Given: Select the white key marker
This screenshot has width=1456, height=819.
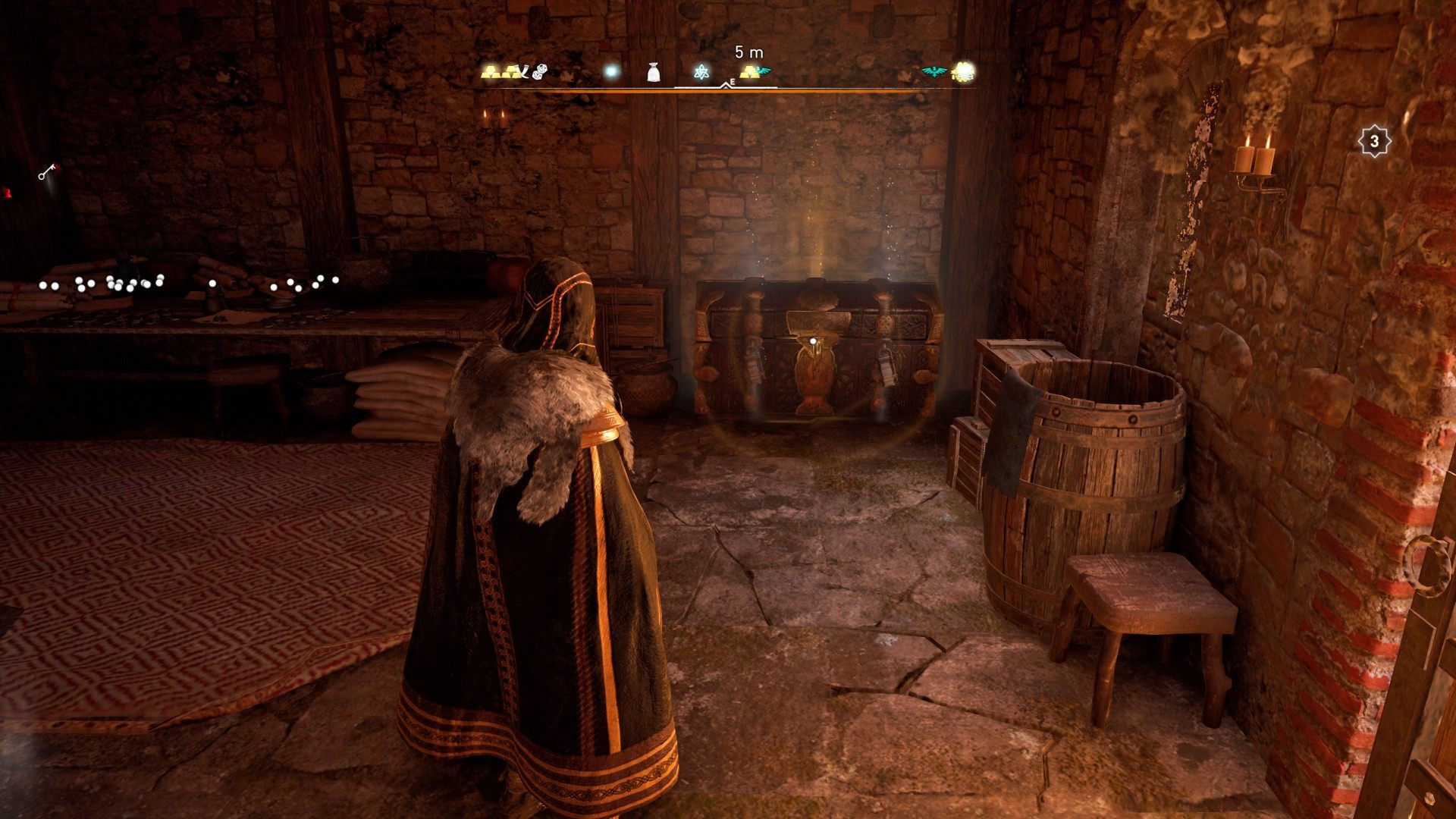Looking at the screenshot, I should pos(47,173).
